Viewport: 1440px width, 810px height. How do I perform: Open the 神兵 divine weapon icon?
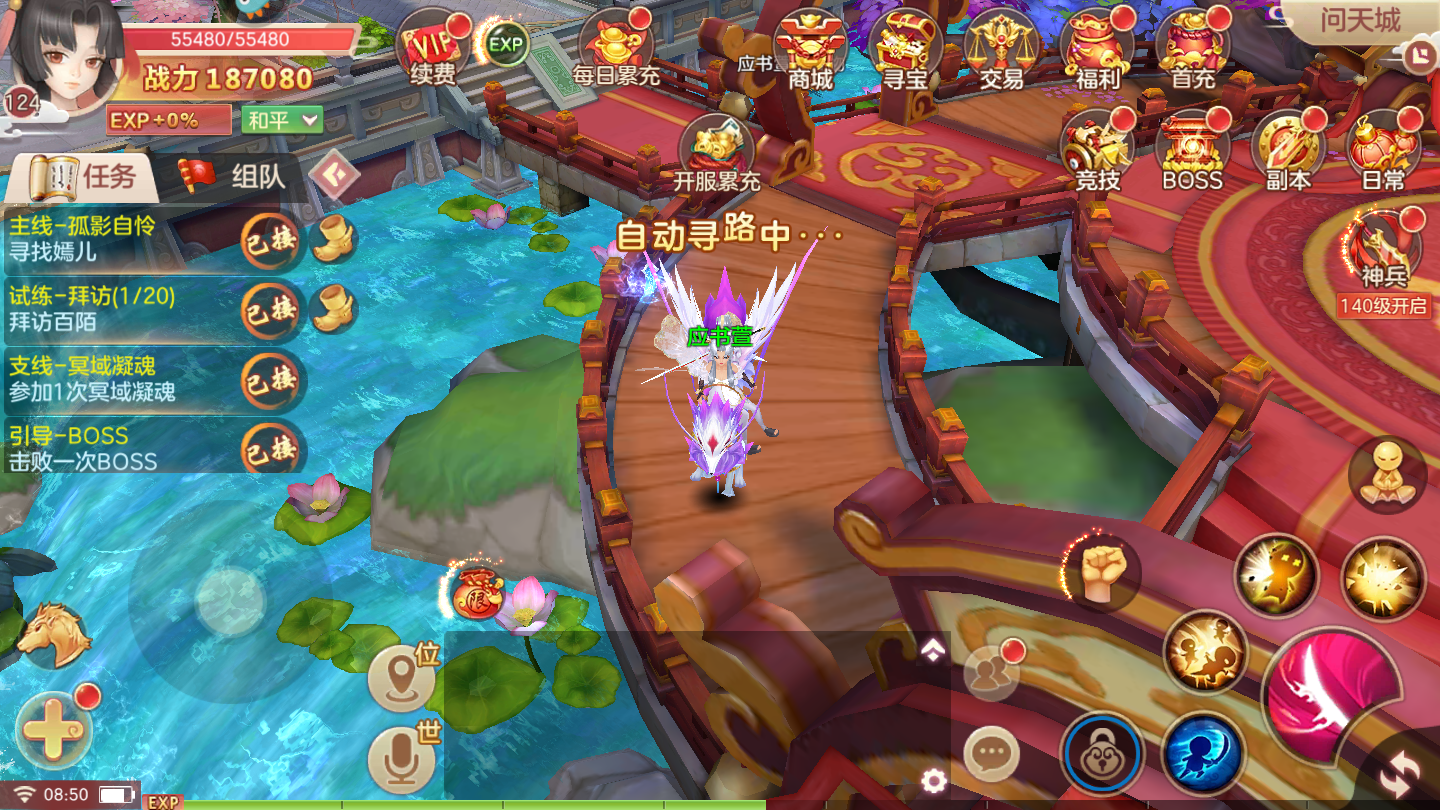(1385, 246)
